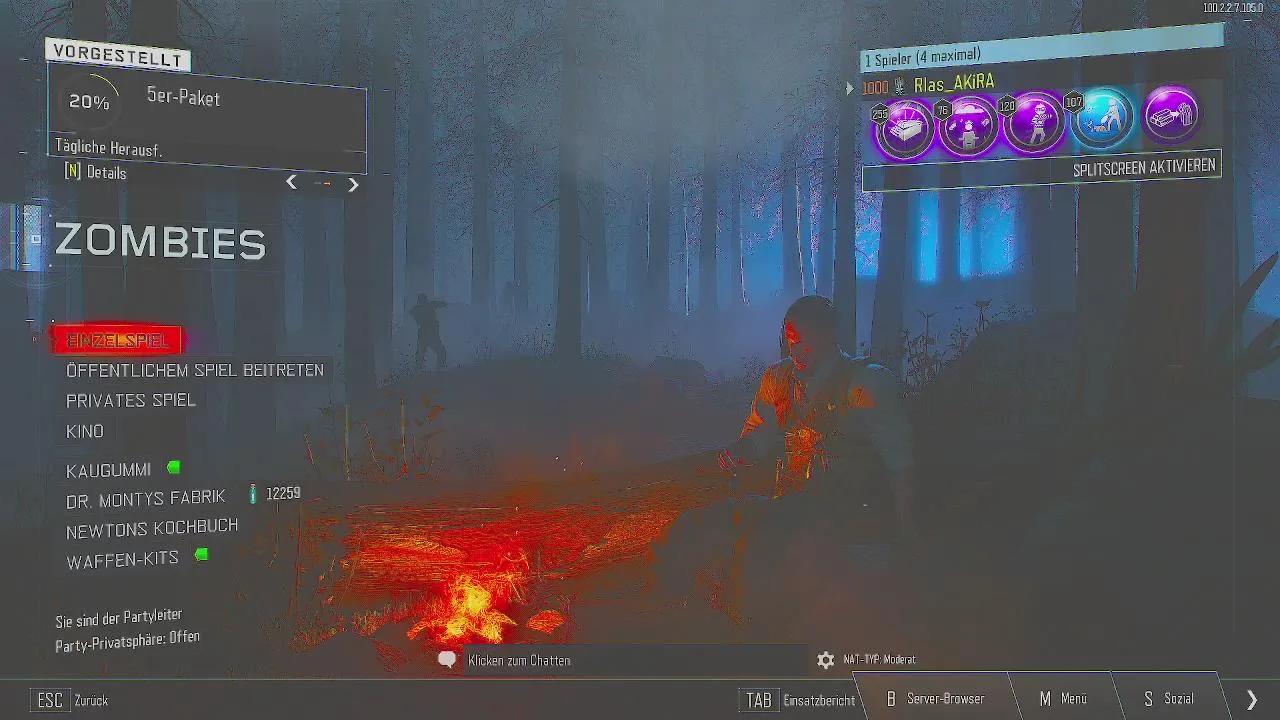Click the player rank emblem next to Rlas_AKiRA
1280x720 pixels.
[x=900, y=87]
